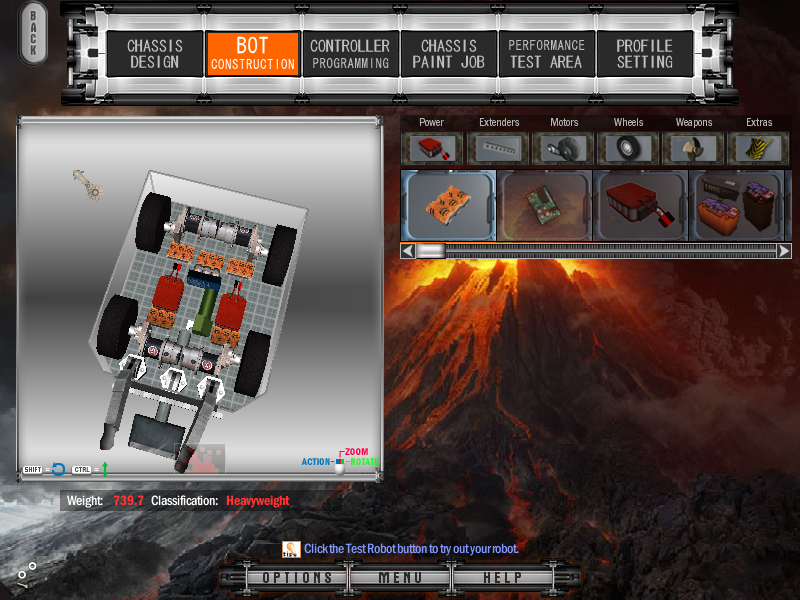Image resolution: width=800 pixels, height=600 pixels.
Task: Go back using the BACK button
Action: [33, 34]
